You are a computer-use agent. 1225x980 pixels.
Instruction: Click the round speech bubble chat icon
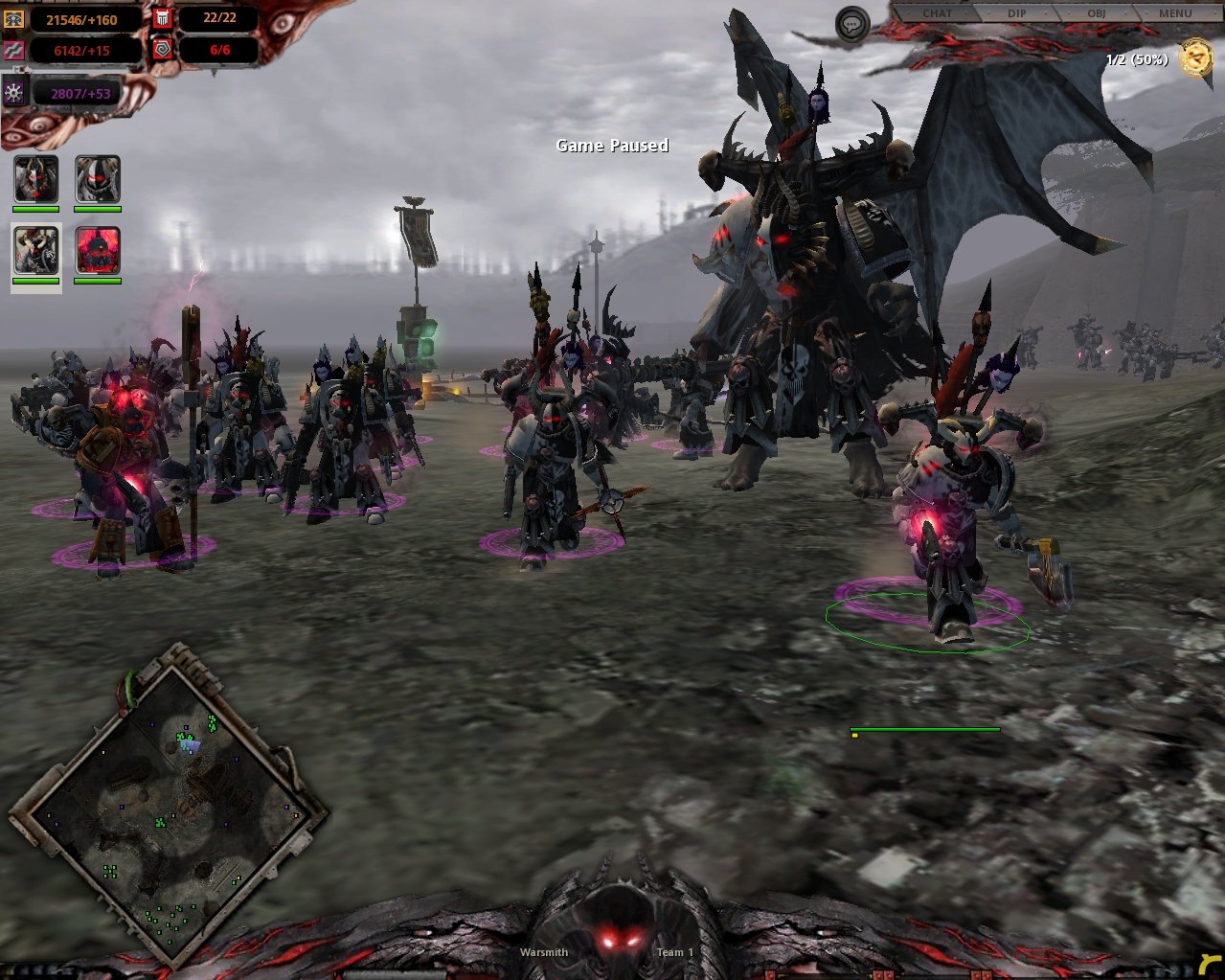(852, 24)
